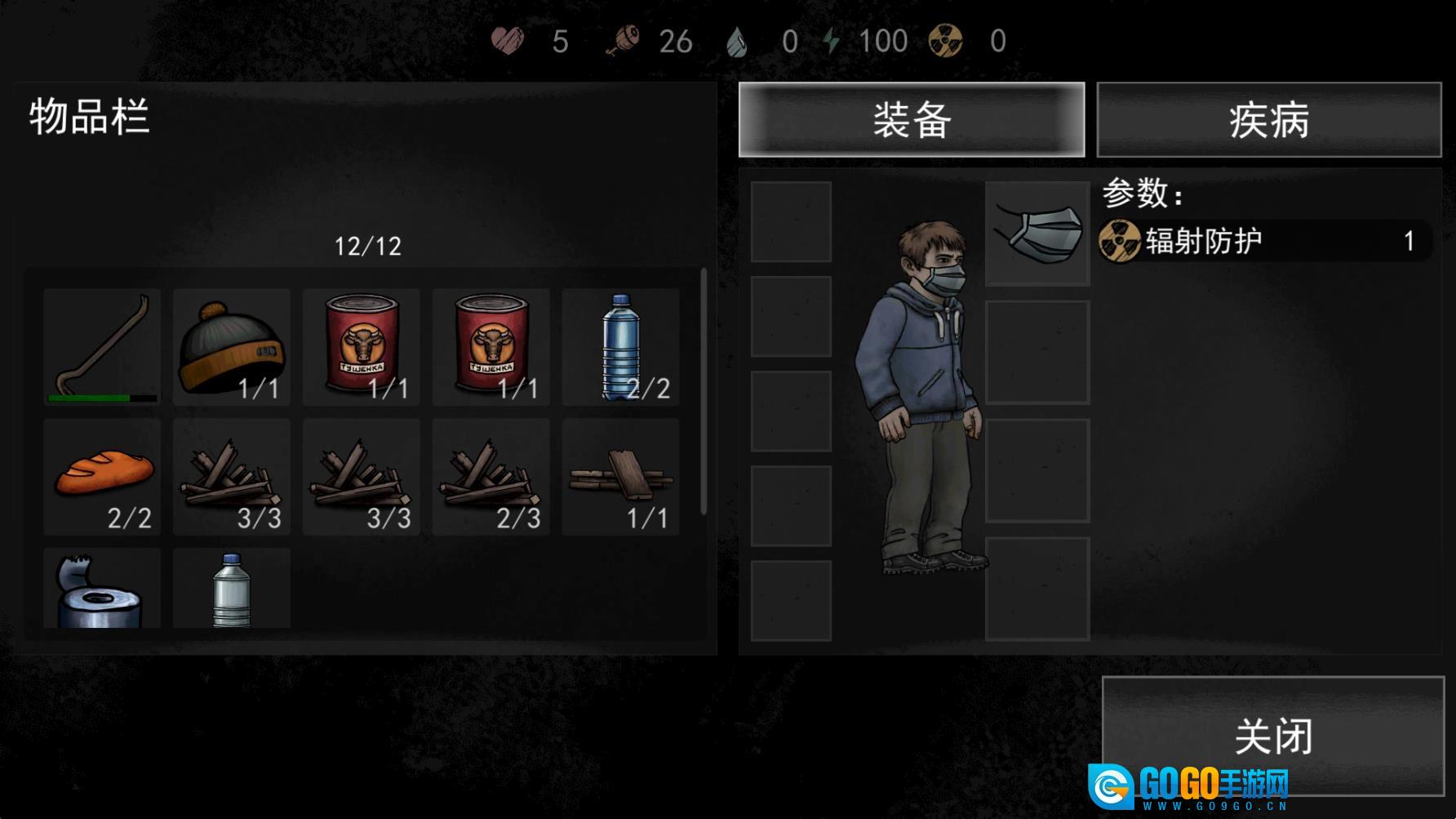The width and height of the screenshot is (1456, 819).
Task: Select the opened tin can item
Action: (102, 590)
